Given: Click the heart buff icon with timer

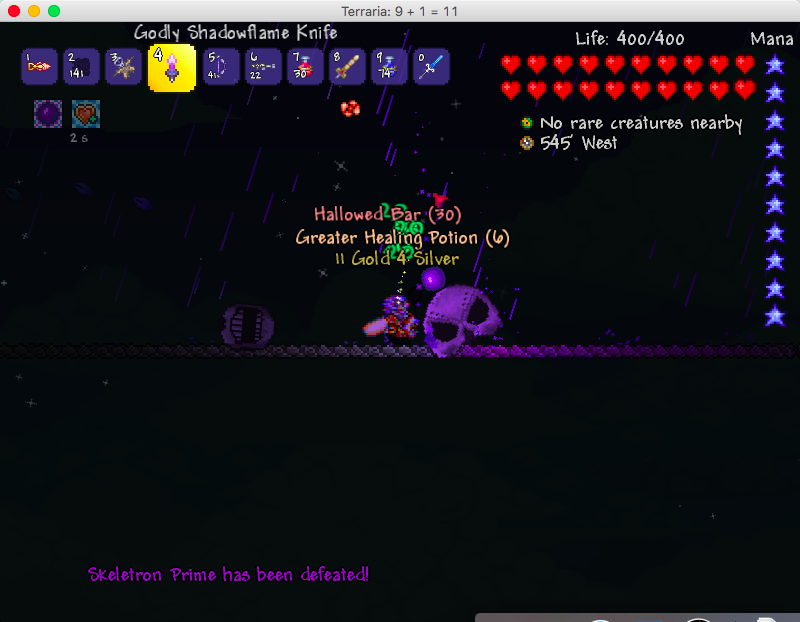Looking at the screenshot, I should [x=85, y=113].
